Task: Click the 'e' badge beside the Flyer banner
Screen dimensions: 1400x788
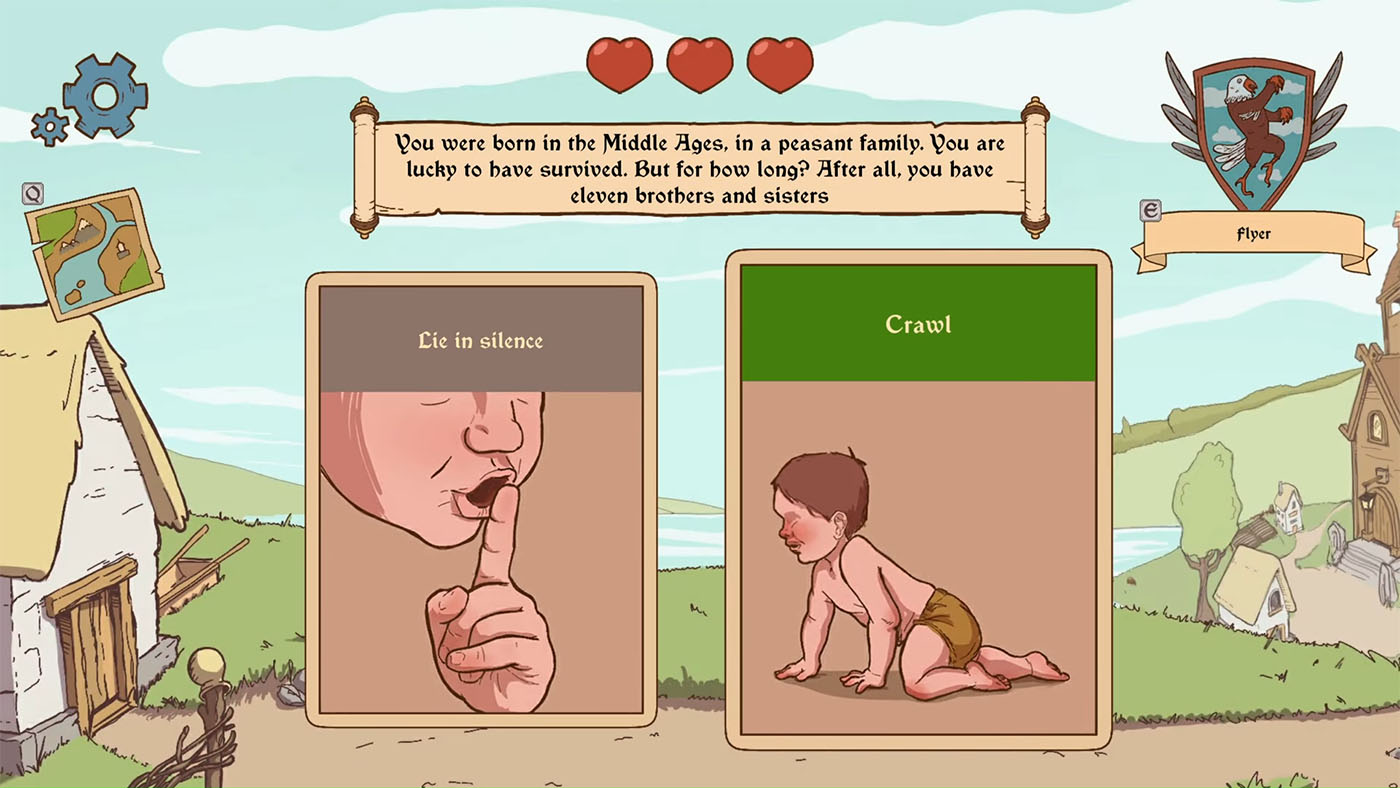Action: (x=1148, y=211)
